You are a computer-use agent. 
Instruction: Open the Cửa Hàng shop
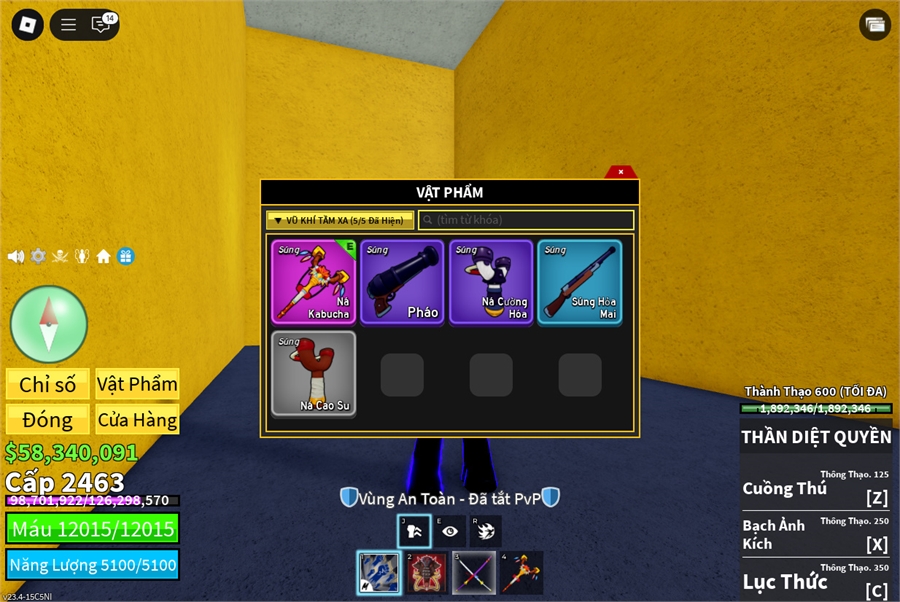pyautogui.click(x=137, y=419)
